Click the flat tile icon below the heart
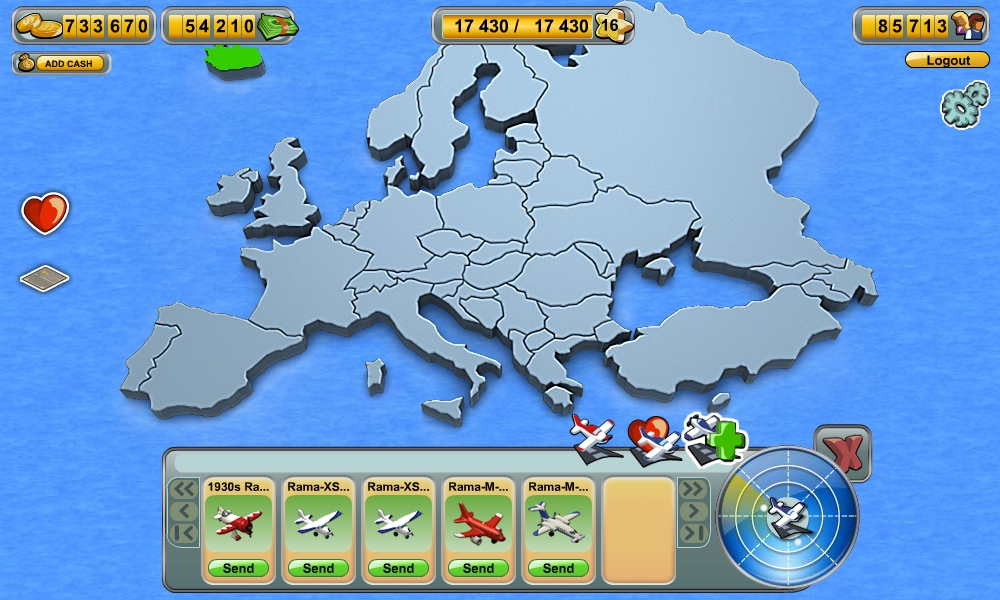Viewport: 1000px width, 600px height. tap(45, 278)
